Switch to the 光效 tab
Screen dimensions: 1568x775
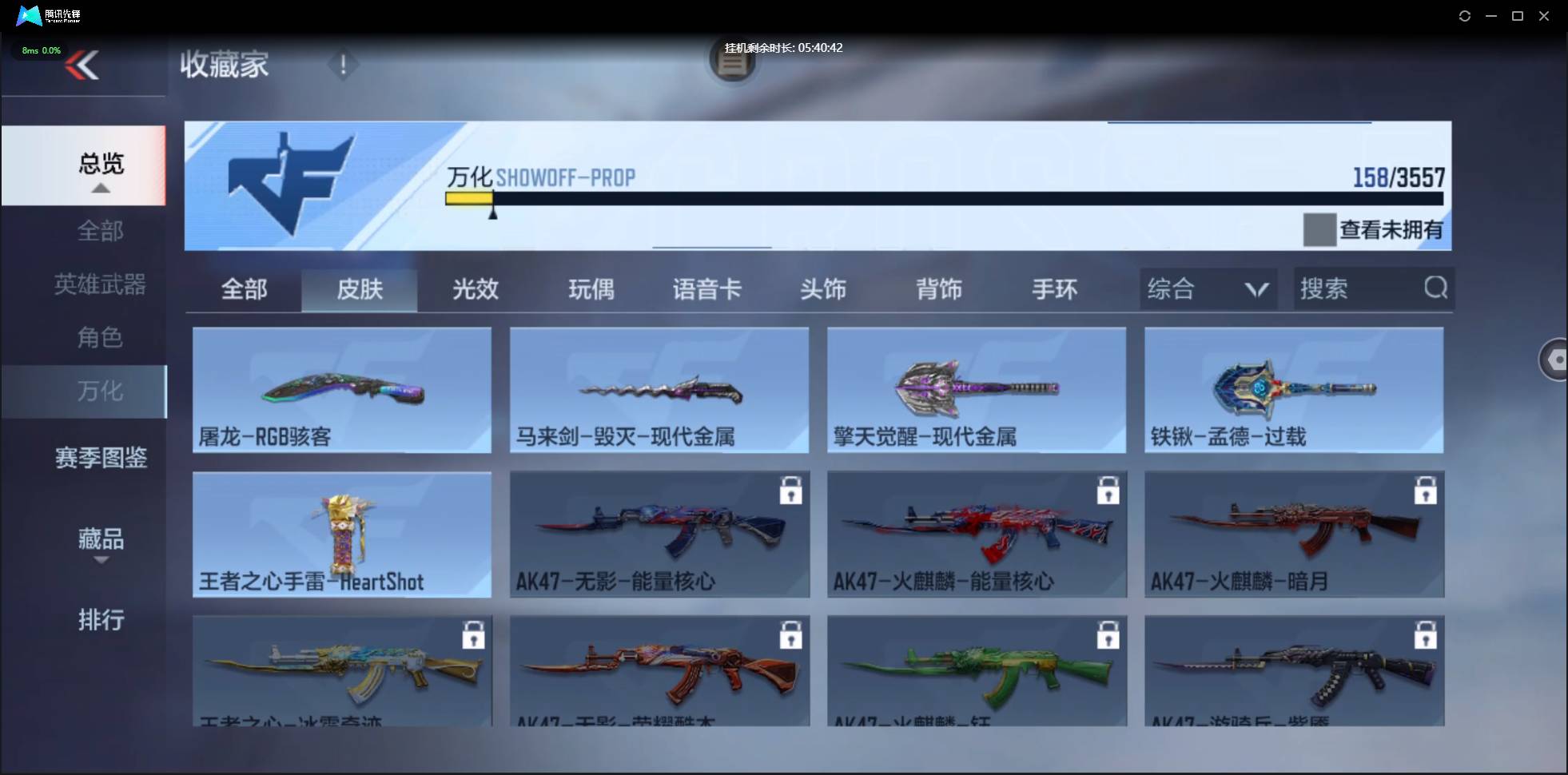pos(475,289)
